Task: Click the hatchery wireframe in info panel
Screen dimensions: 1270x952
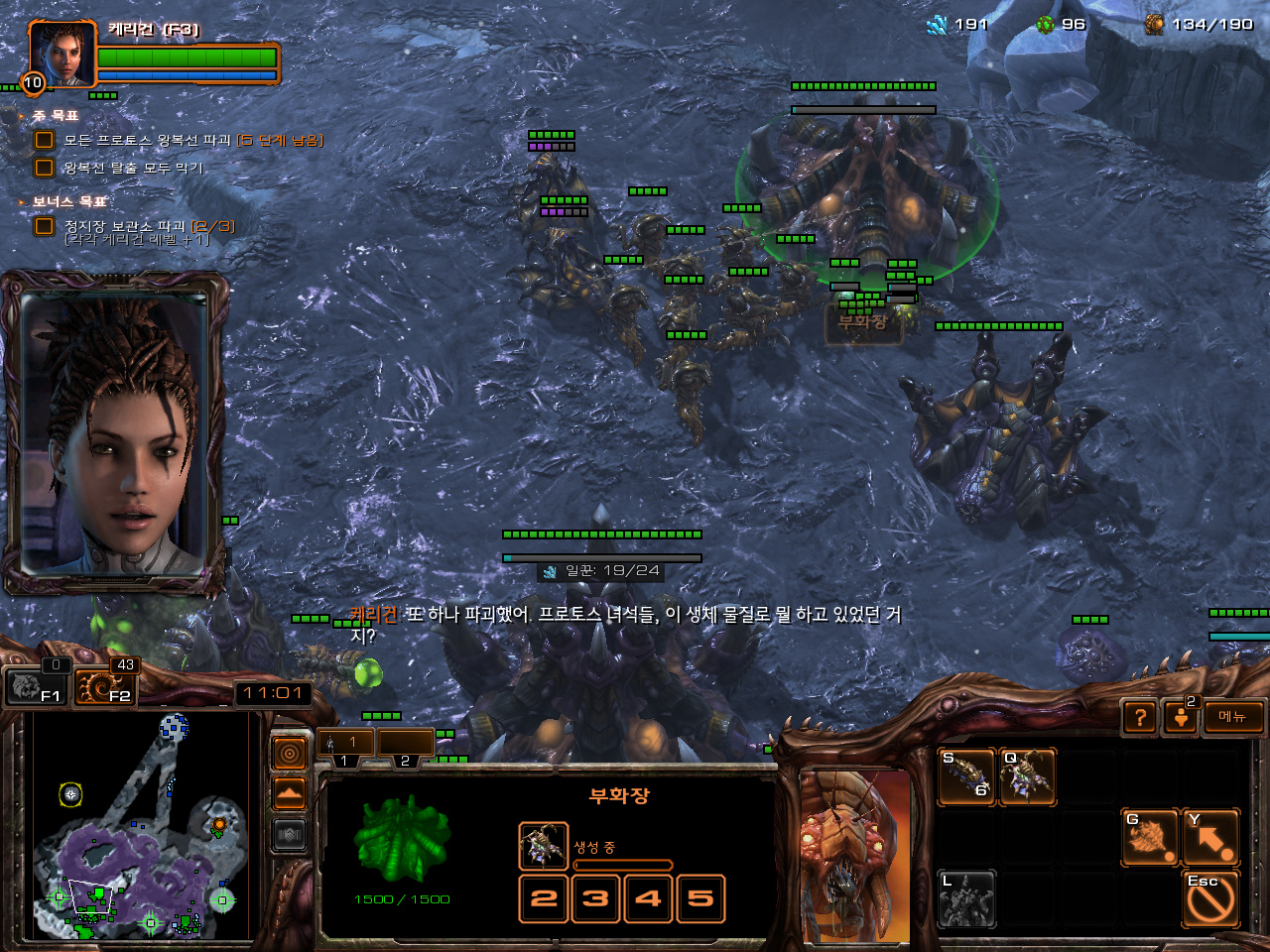Action: [402, 838]
